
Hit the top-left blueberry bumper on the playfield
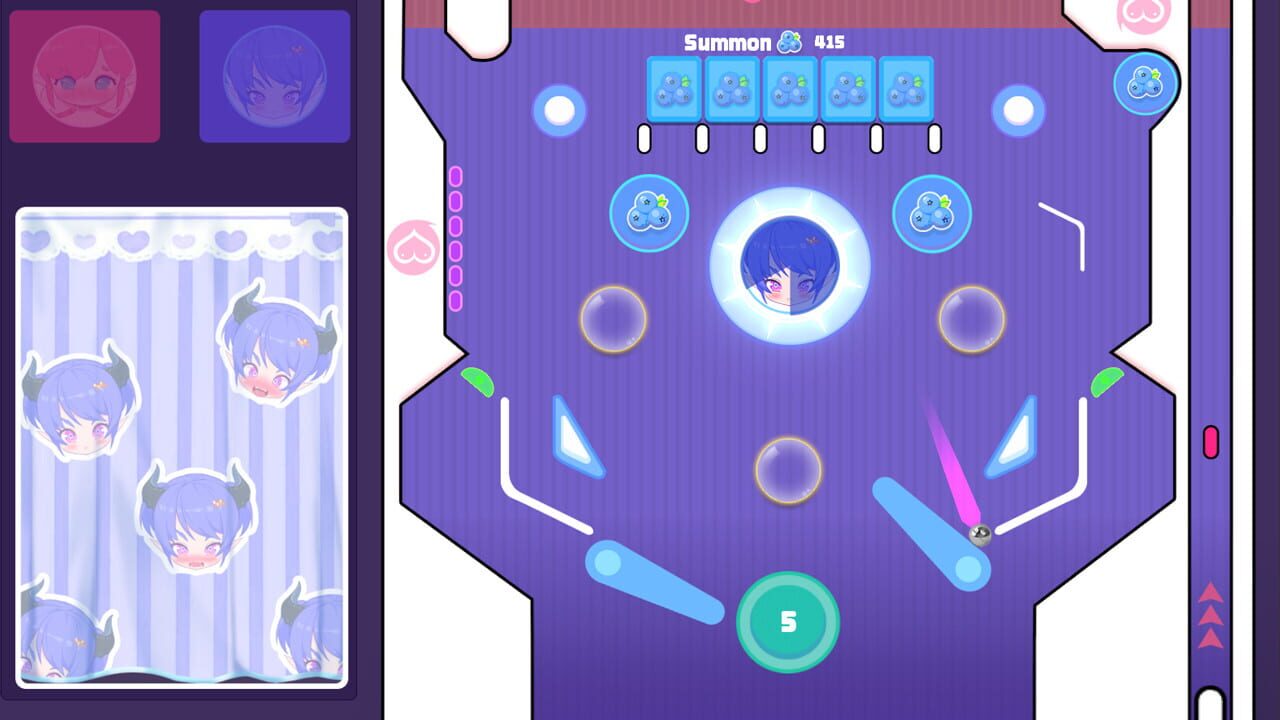pos(648,214)
